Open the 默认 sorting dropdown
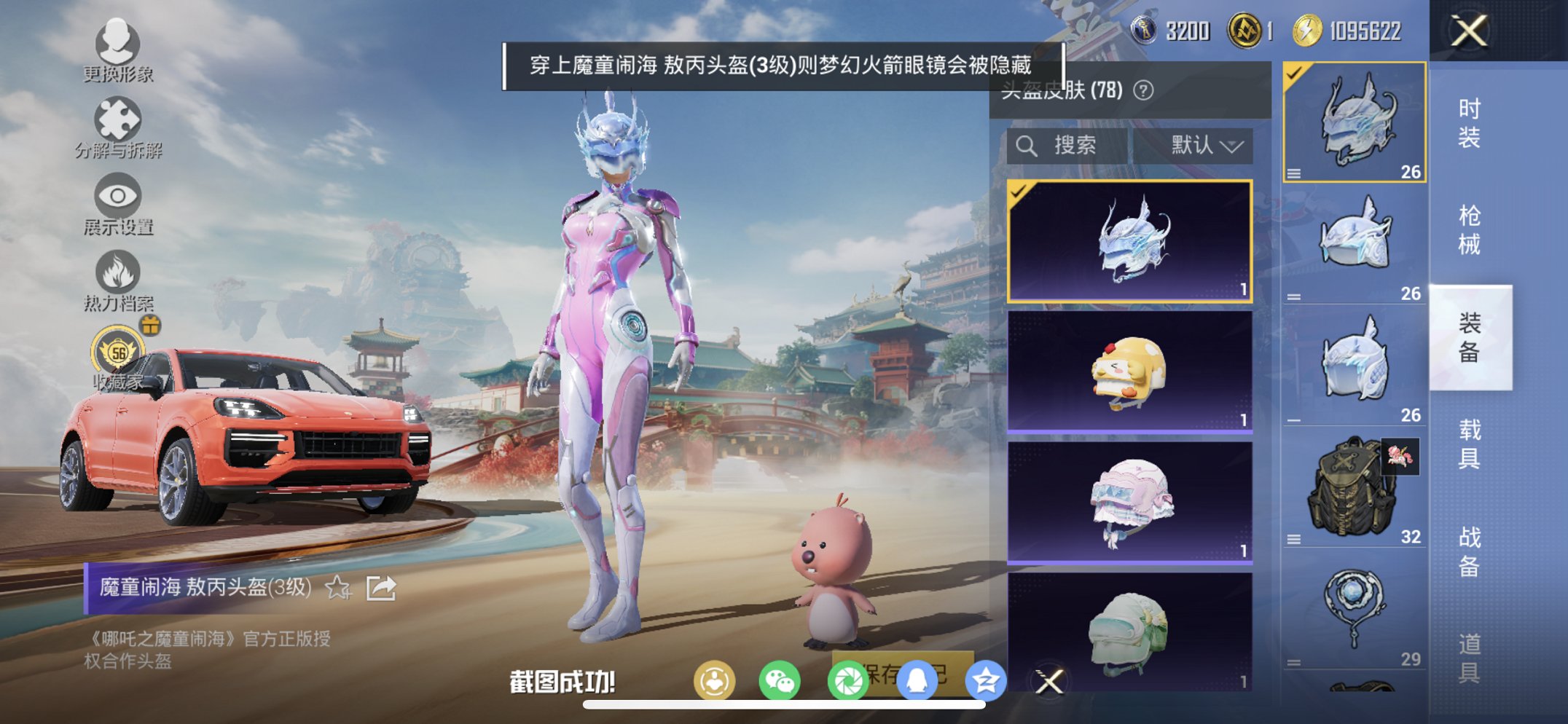 (x=1205, y=143)
